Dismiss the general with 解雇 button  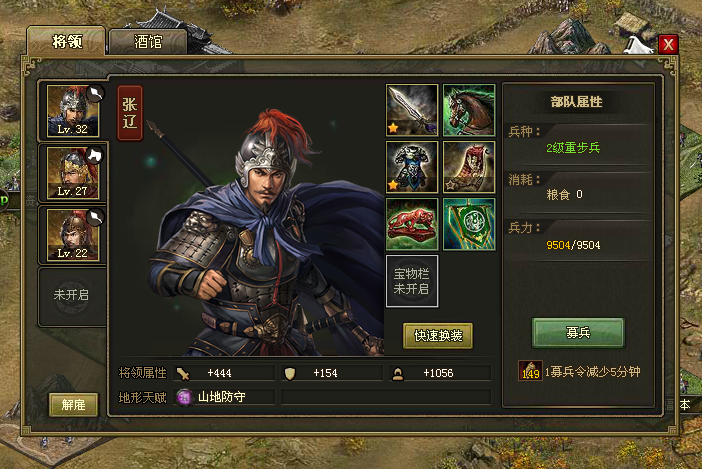point(73,405)
